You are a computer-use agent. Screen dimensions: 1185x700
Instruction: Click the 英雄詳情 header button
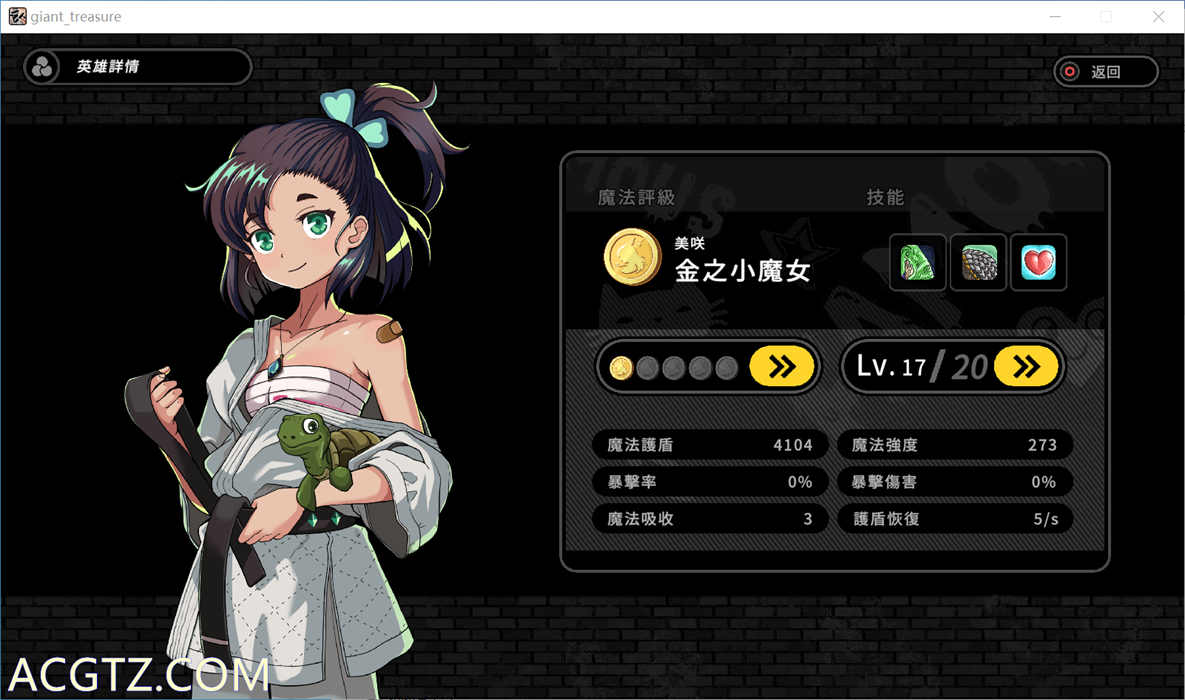coord(138,67)
